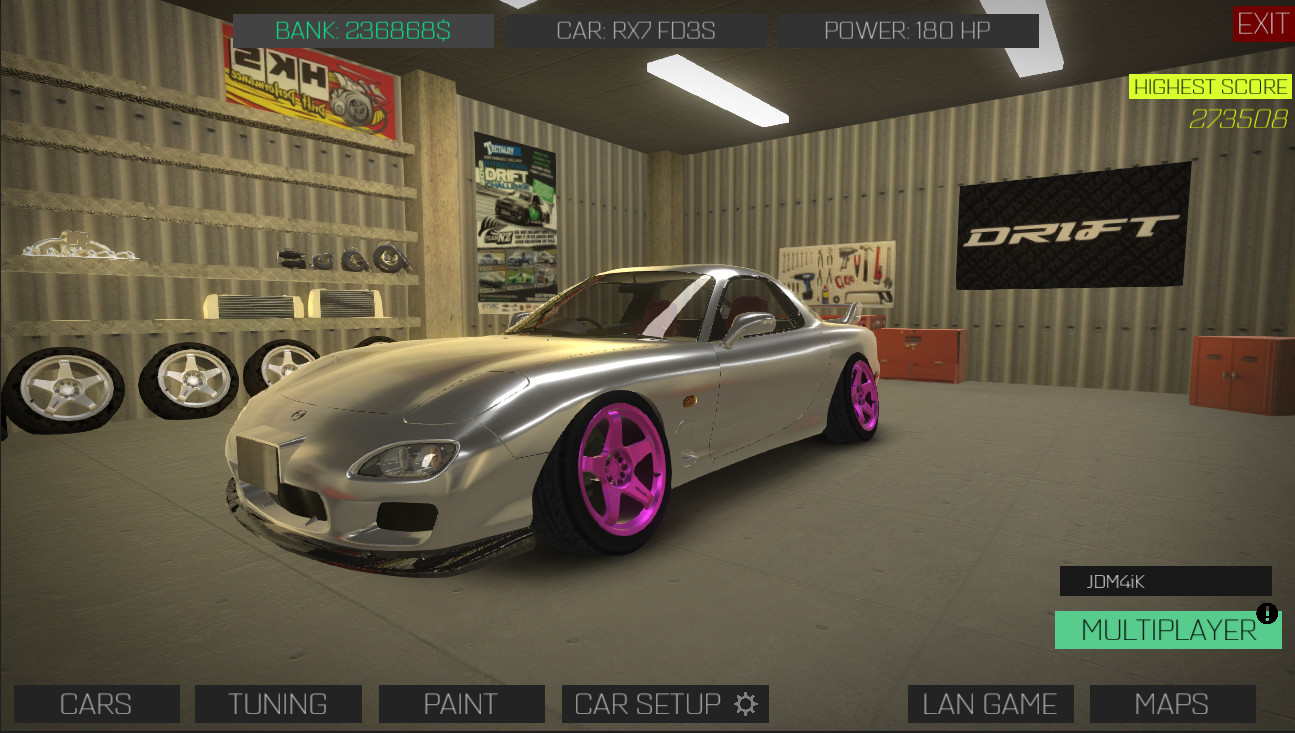Click the BANK balance display
The image size is (1295, 733).
pyautogui.click(x=362, y=30)
